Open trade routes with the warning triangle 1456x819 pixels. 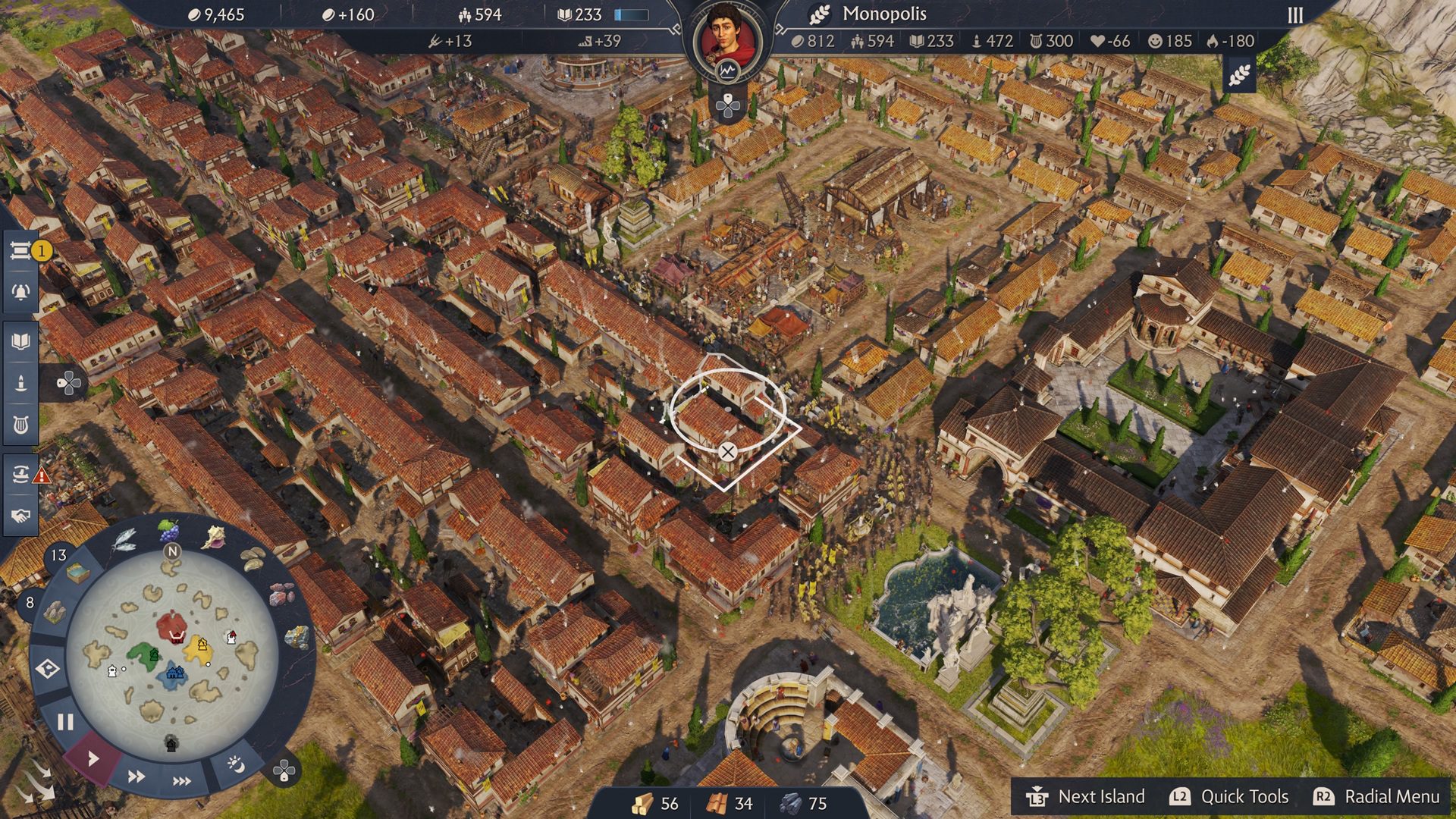23,472
